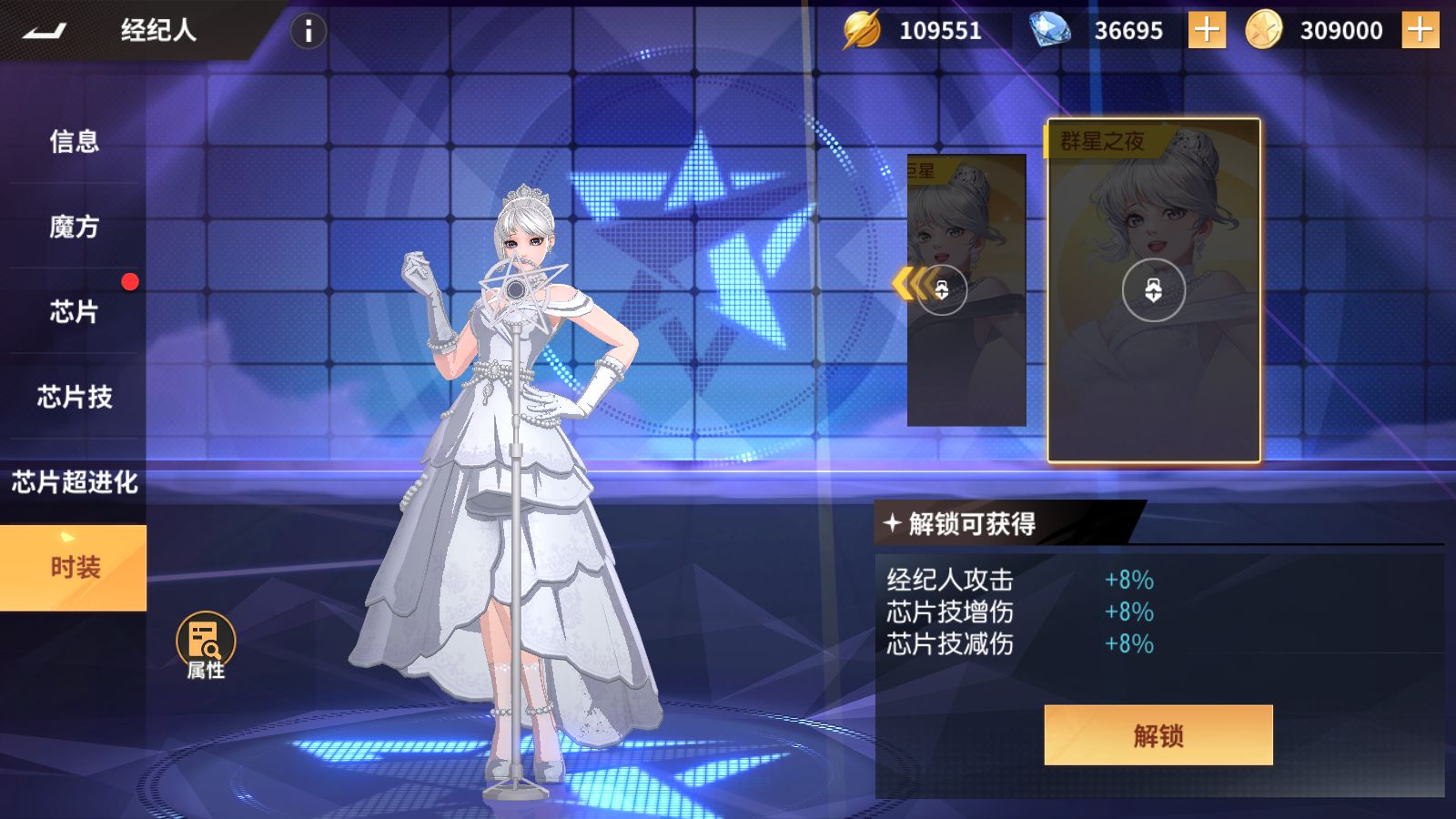Add star coins with the plus button
The height and width of the screenshot is (819, 1456).
click(1420, 31)
